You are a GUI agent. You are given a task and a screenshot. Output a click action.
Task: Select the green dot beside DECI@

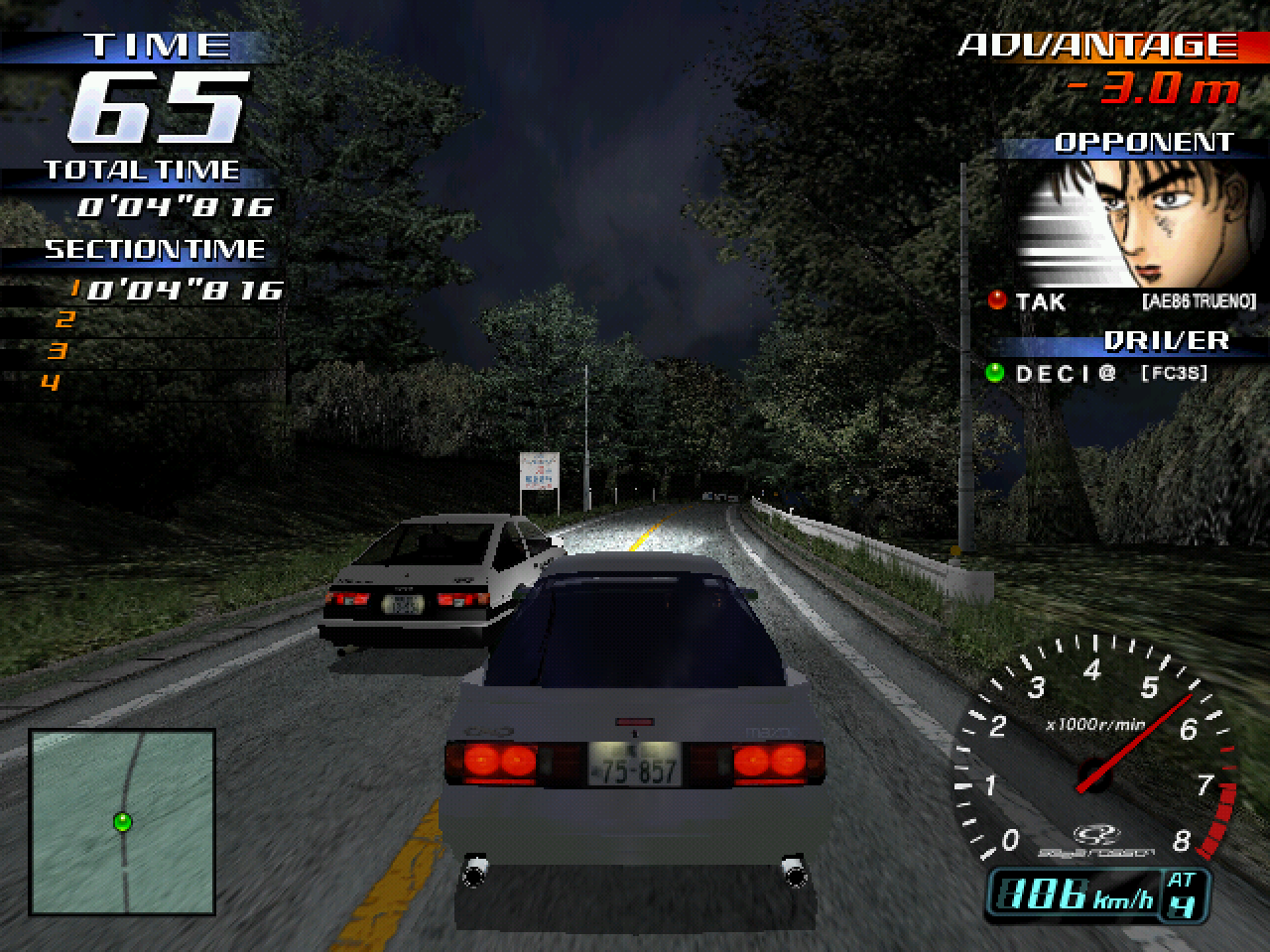(994, 373)
